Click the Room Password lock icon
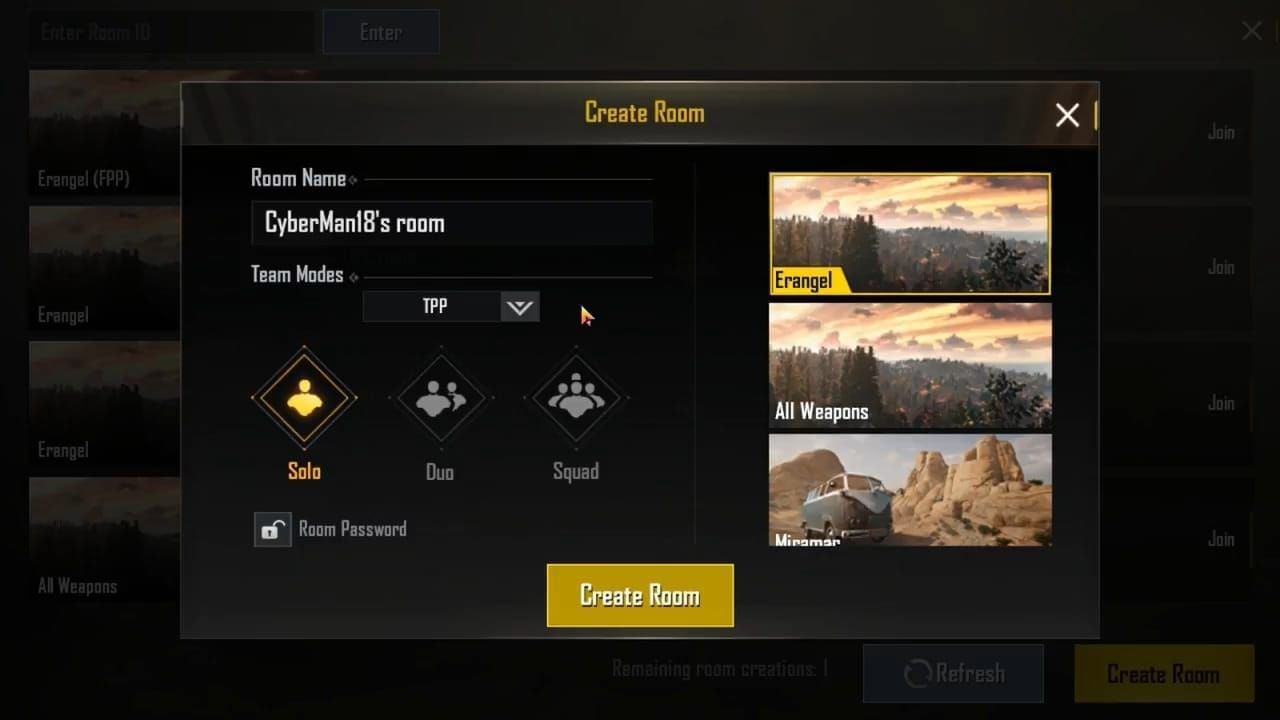 coord(270,529)
